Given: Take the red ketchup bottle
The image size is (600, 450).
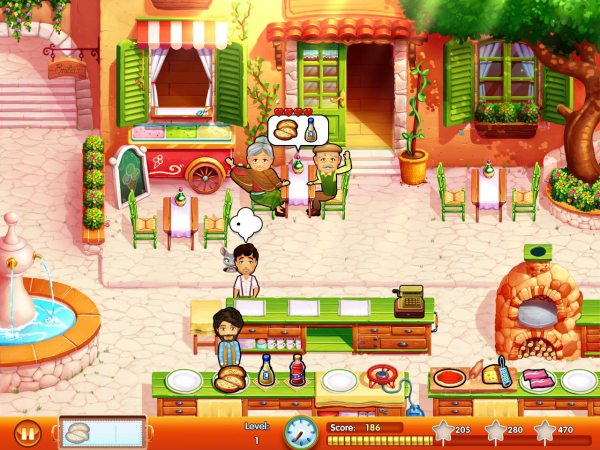Looking at the screenshot, I should pyautogui.click(x=297, y=372).
